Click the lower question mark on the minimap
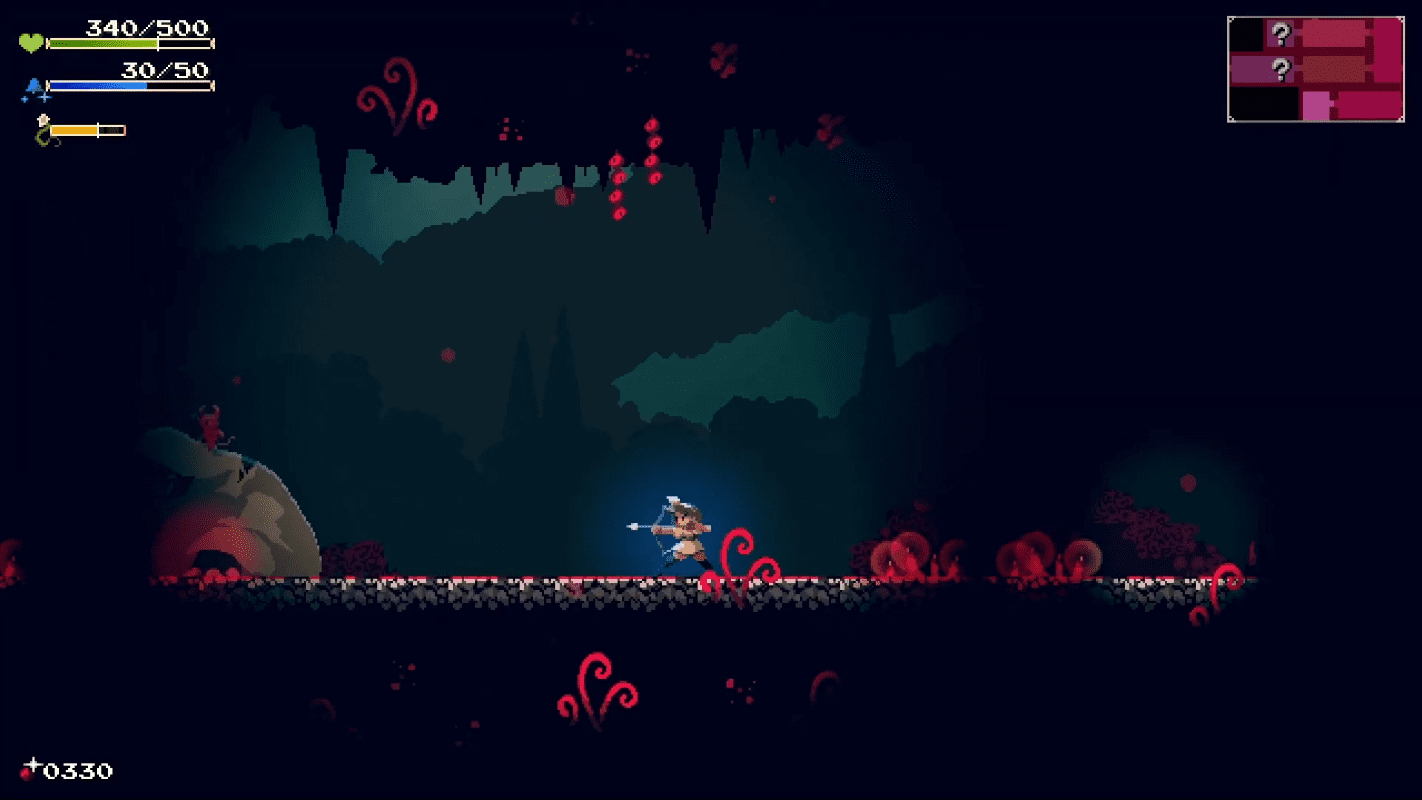This screenshot has height=800, width=1422. (1281, 67)
